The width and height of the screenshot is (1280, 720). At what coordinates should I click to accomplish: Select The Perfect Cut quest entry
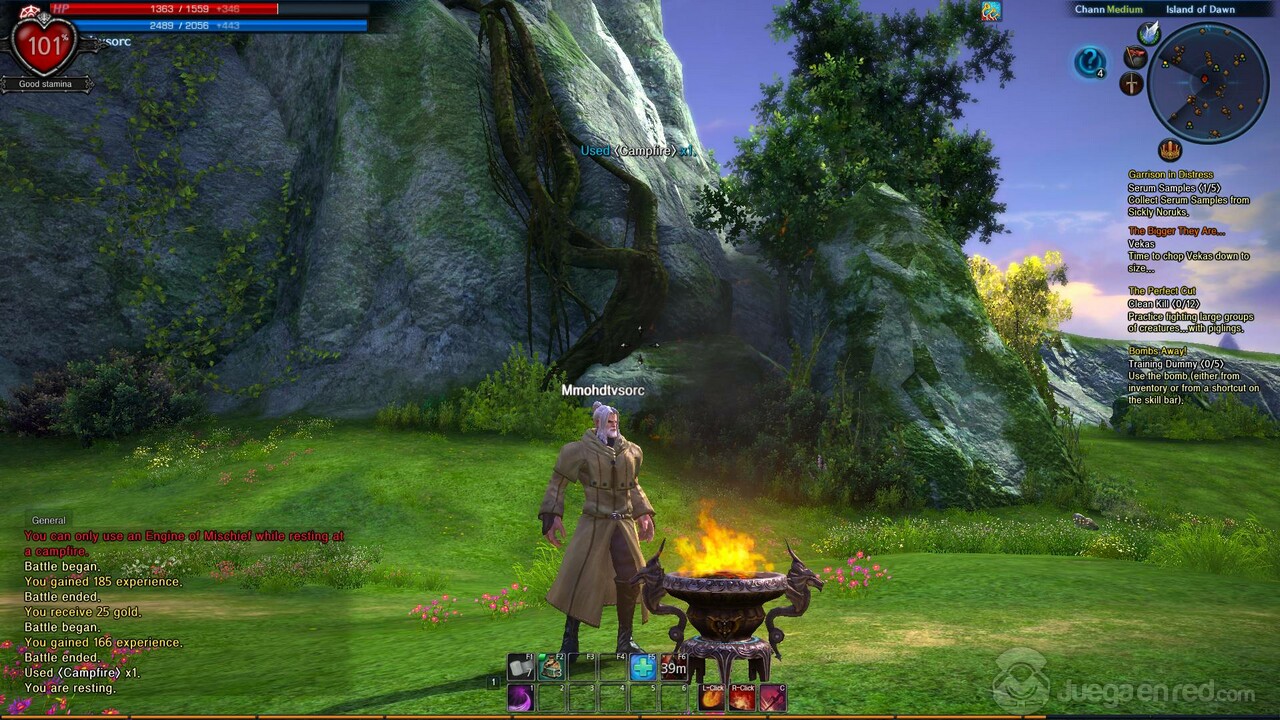point(1164,291)
